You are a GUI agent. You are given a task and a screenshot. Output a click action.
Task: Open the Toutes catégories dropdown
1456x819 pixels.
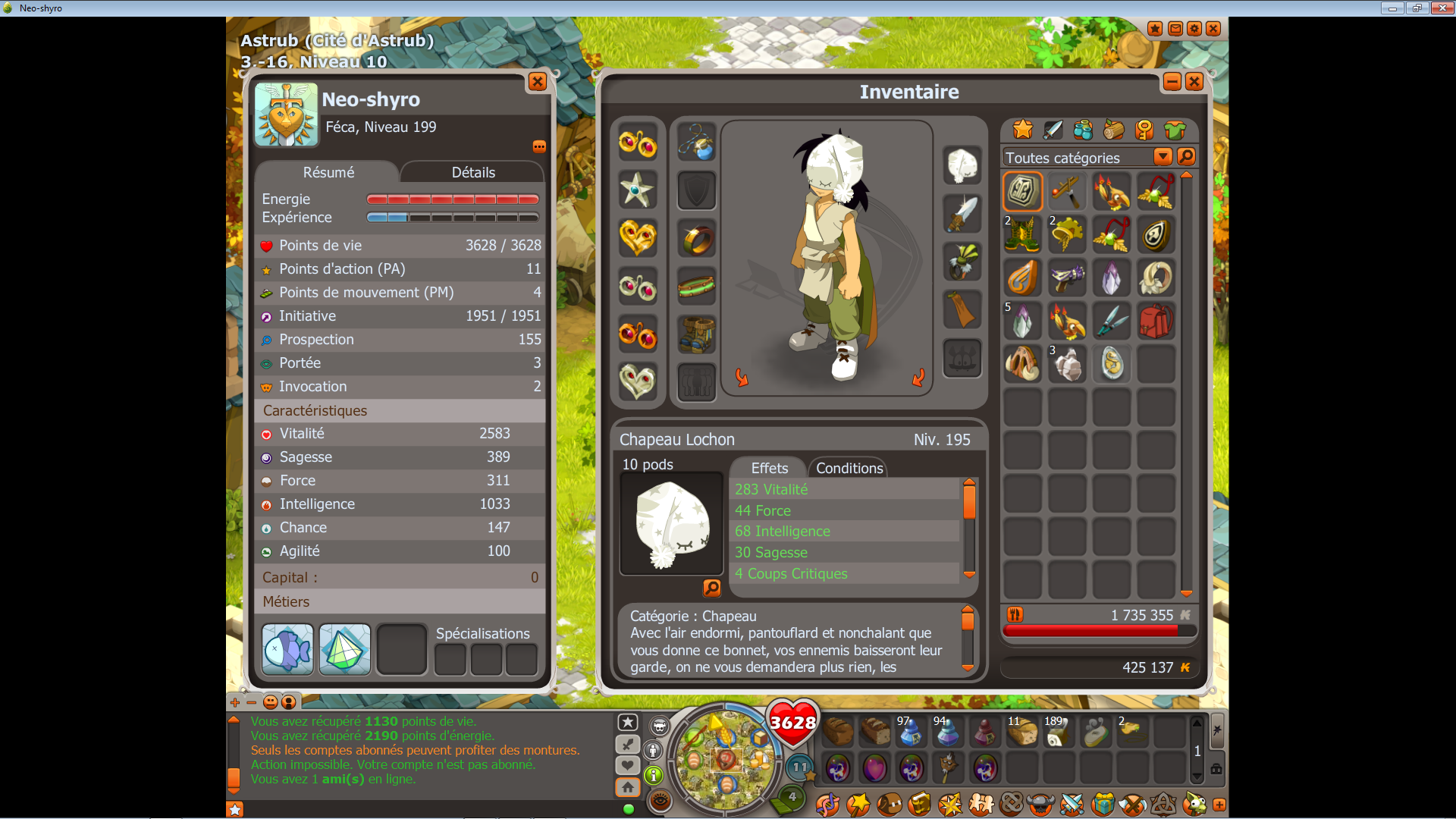[1162, 157]
